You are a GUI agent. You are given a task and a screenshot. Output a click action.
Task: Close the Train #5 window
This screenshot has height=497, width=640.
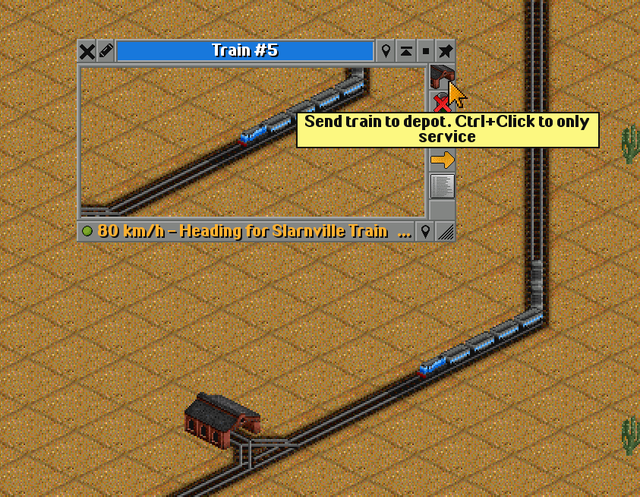point(87,51)
